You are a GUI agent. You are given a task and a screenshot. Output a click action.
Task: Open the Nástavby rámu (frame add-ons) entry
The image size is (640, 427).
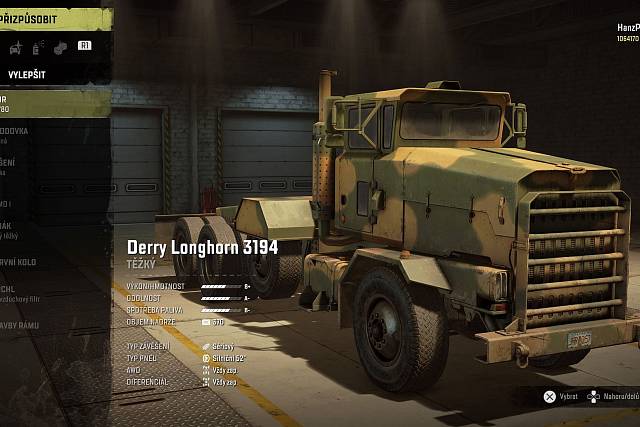tap(40, 327)
